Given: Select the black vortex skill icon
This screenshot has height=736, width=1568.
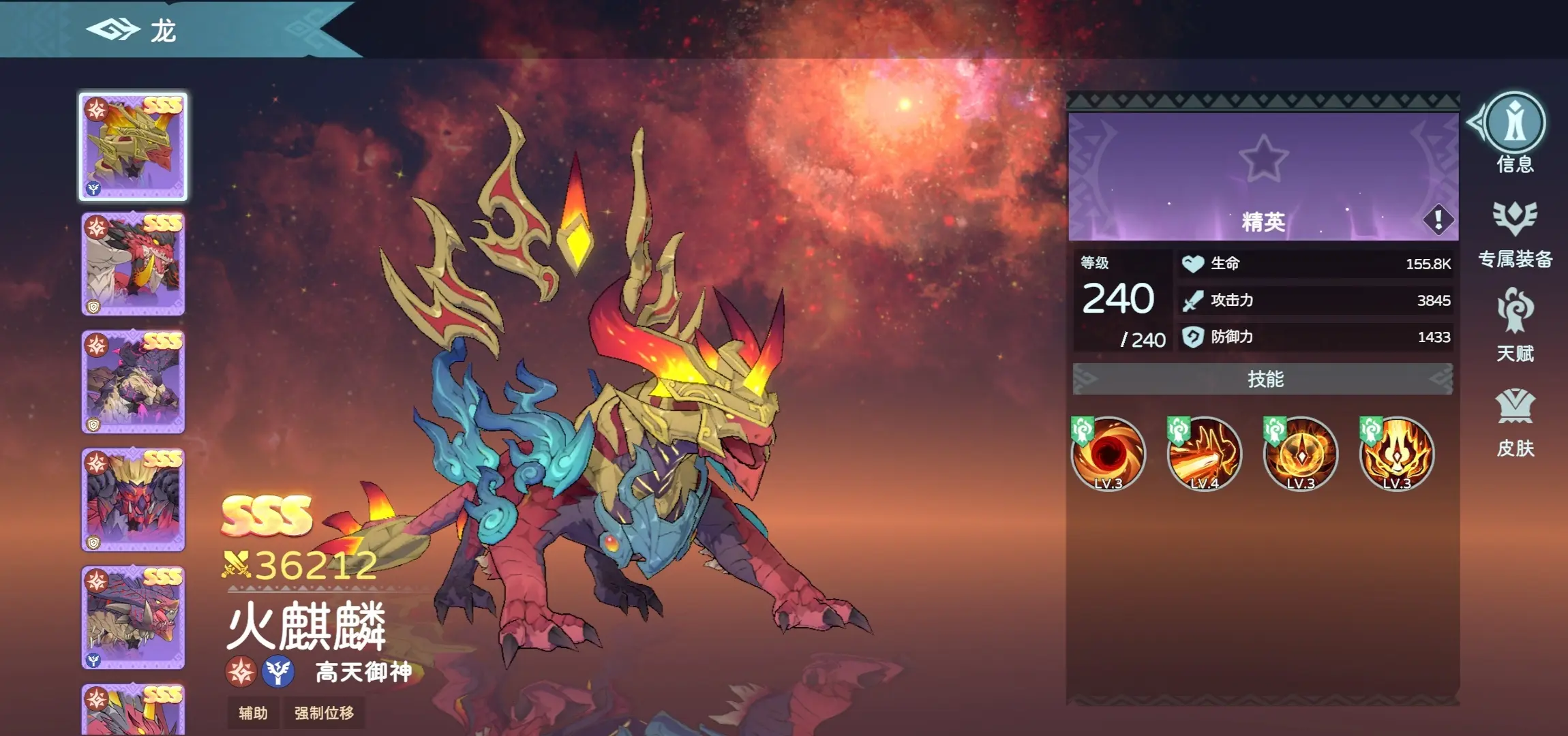Looking at the screenshot, I should pos(1109,453).
